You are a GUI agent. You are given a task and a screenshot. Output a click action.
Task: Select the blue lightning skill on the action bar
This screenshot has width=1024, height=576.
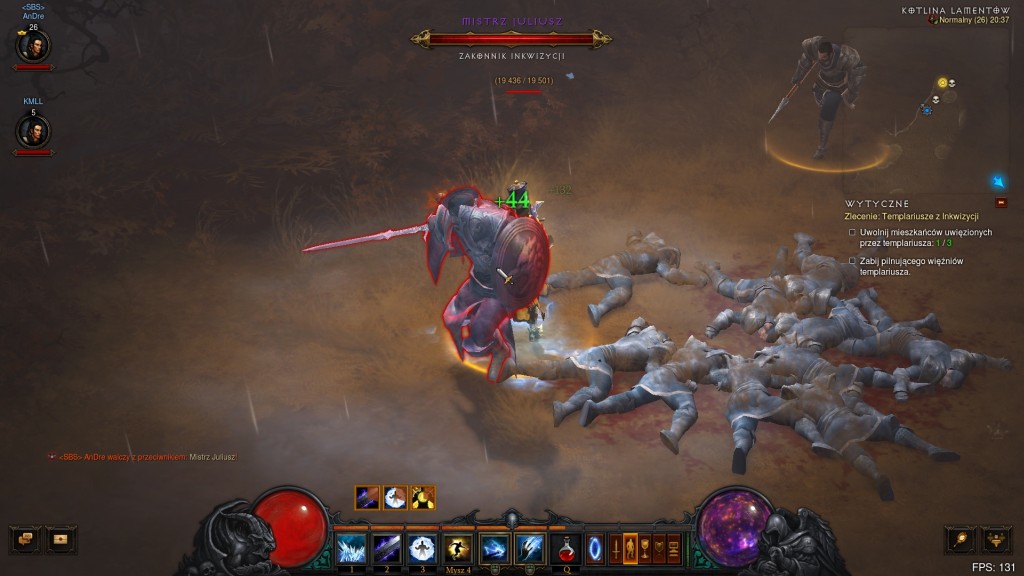pos(494,548)
